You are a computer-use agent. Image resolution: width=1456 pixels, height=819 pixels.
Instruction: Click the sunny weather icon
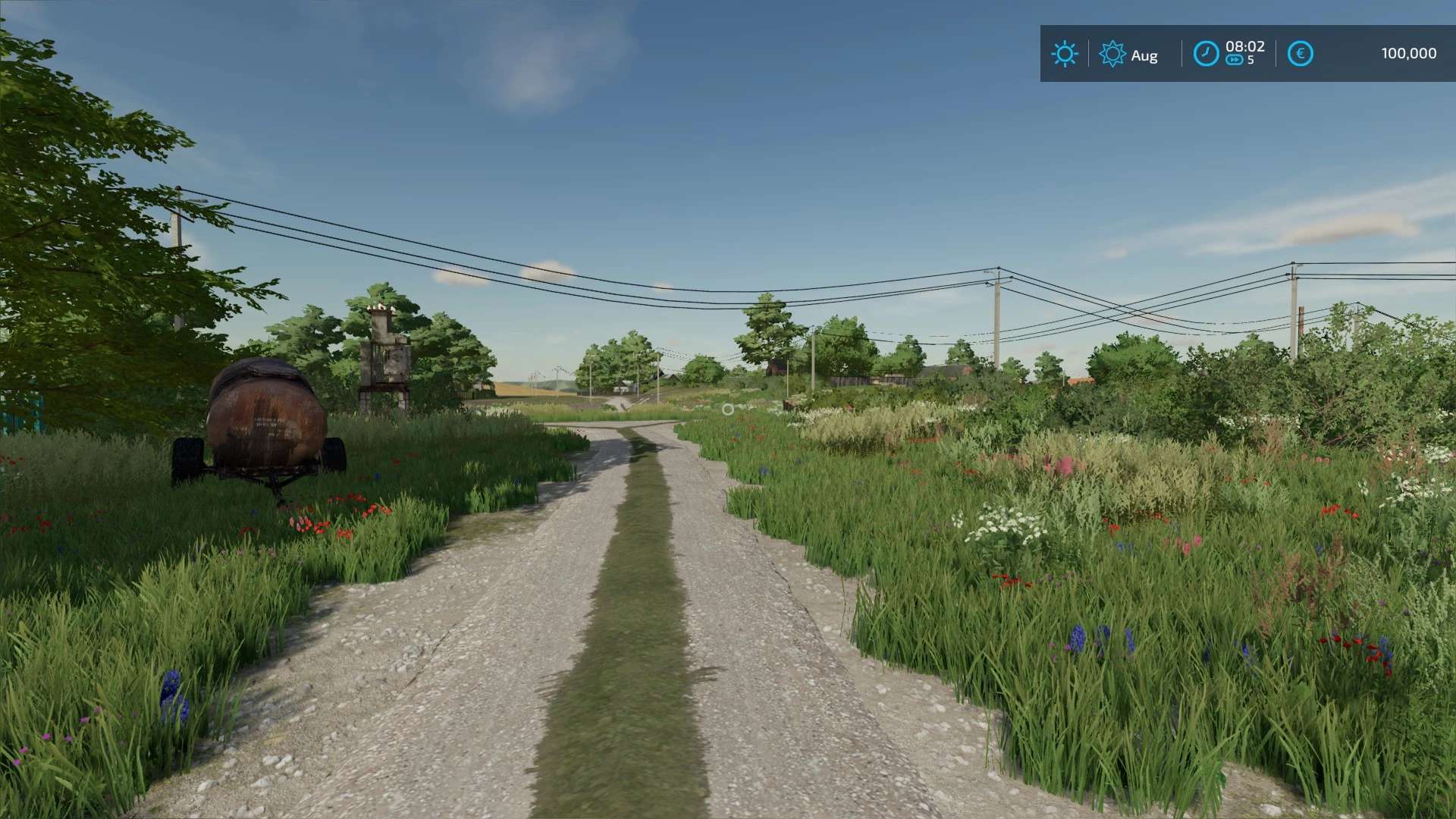(x=1064, y=54)
